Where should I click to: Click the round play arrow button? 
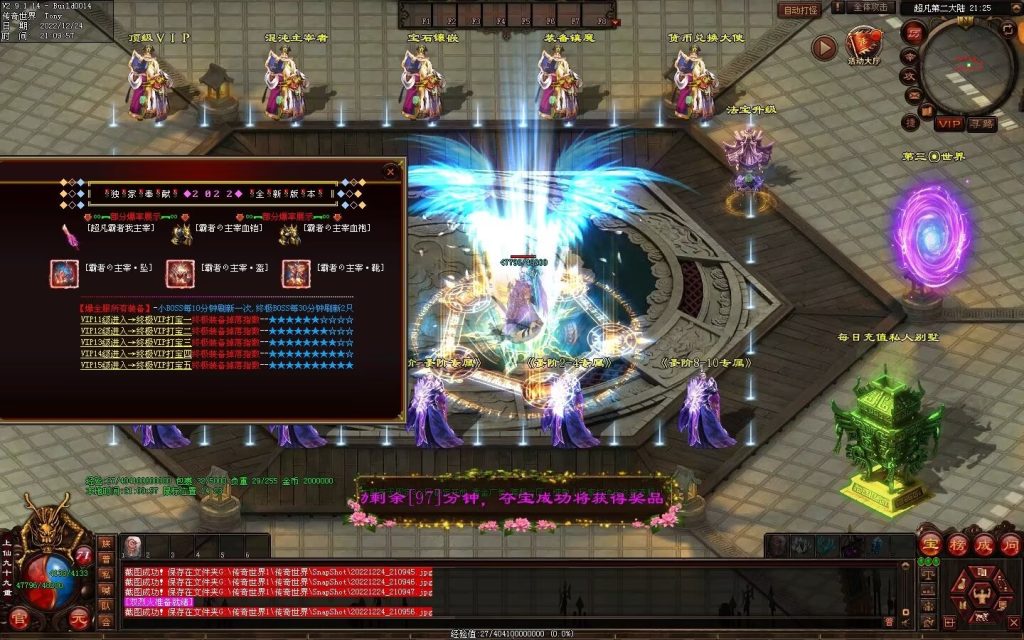[824, 47]
